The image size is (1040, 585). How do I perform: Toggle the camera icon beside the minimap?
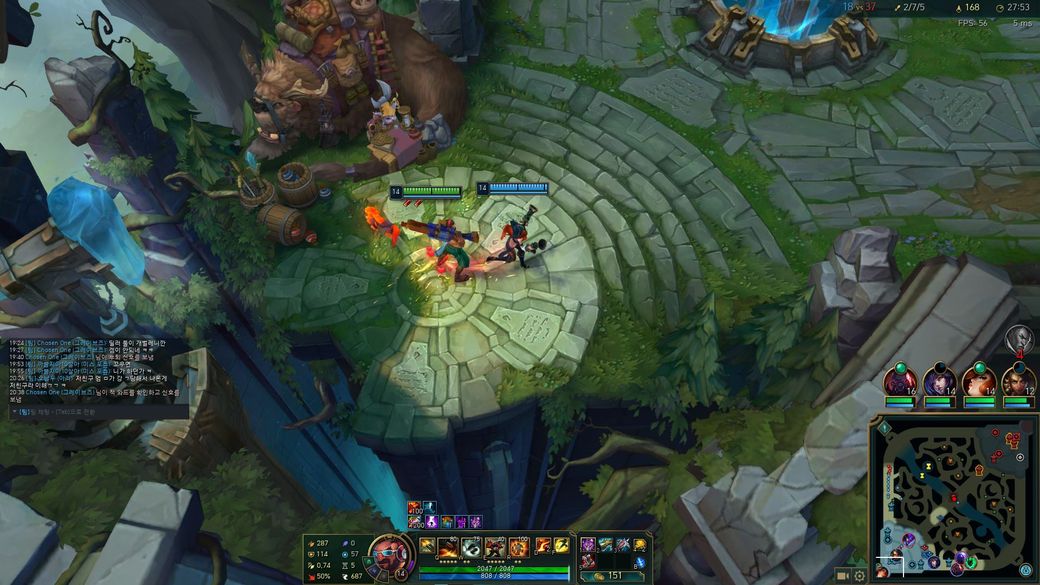coord(842,576)
